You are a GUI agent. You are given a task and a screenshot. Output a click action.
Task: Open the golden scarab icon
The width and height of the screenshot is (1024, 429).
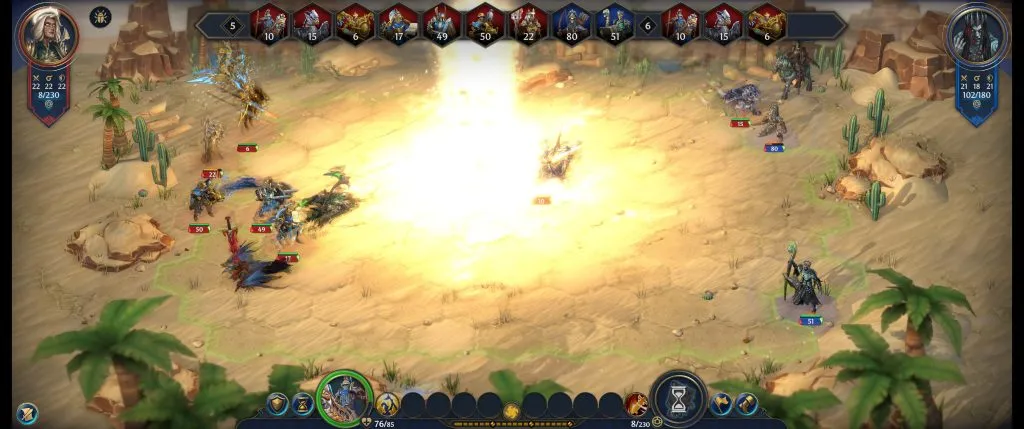point(100,17)
